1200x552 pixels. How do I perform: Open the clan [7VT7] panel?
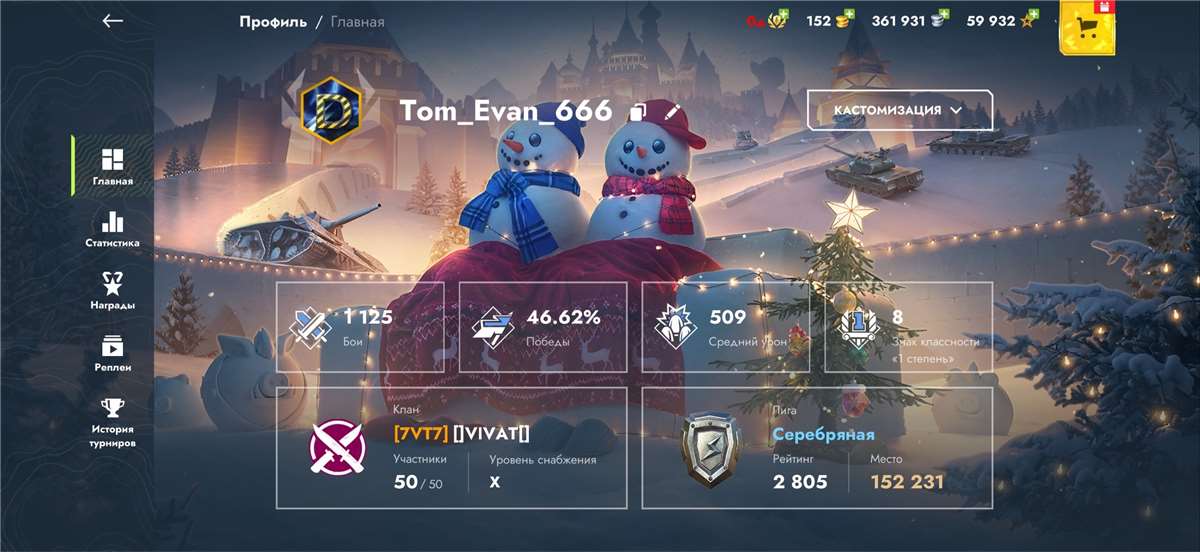coord(451,448)
